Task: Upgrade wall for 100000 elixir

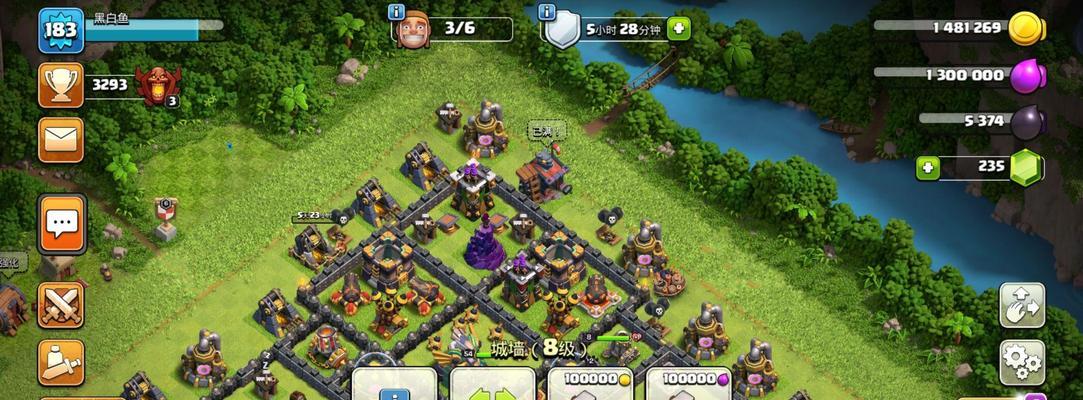Action: click(688, 385)
